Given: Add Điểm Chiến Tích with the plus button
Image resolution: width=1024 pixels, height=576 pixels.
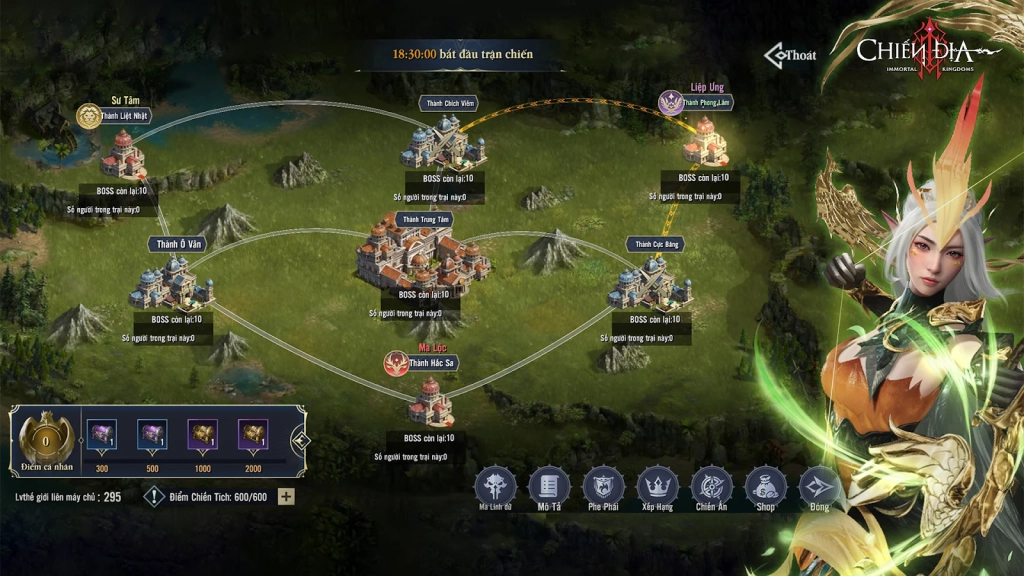Looking at the screenshot, I should pos(286,496).
